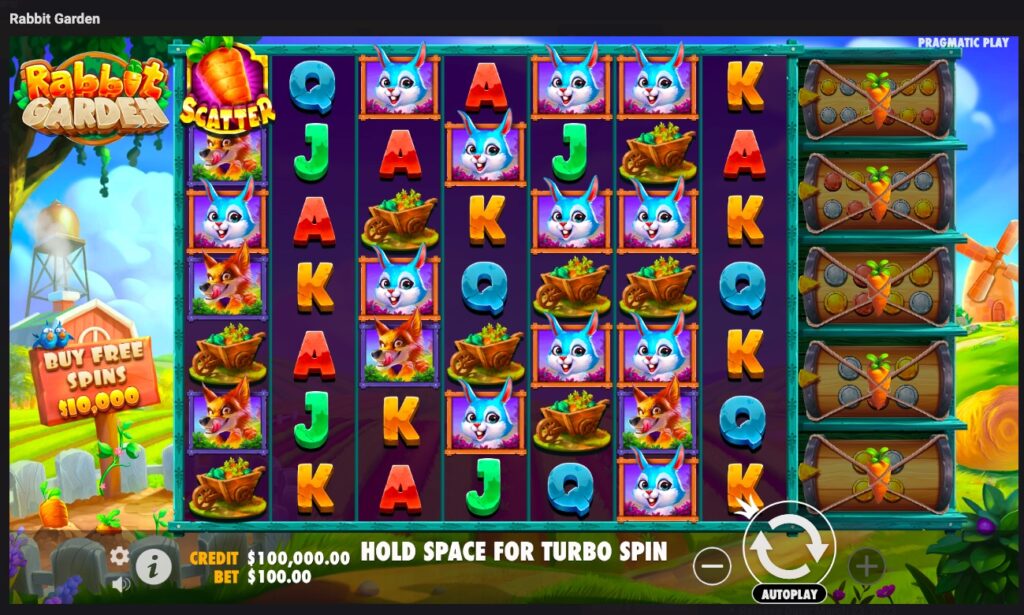Decrease the bet with the minus button
Image resolution: width=1024 pixels, height=615 pixels.
(712, 567)
